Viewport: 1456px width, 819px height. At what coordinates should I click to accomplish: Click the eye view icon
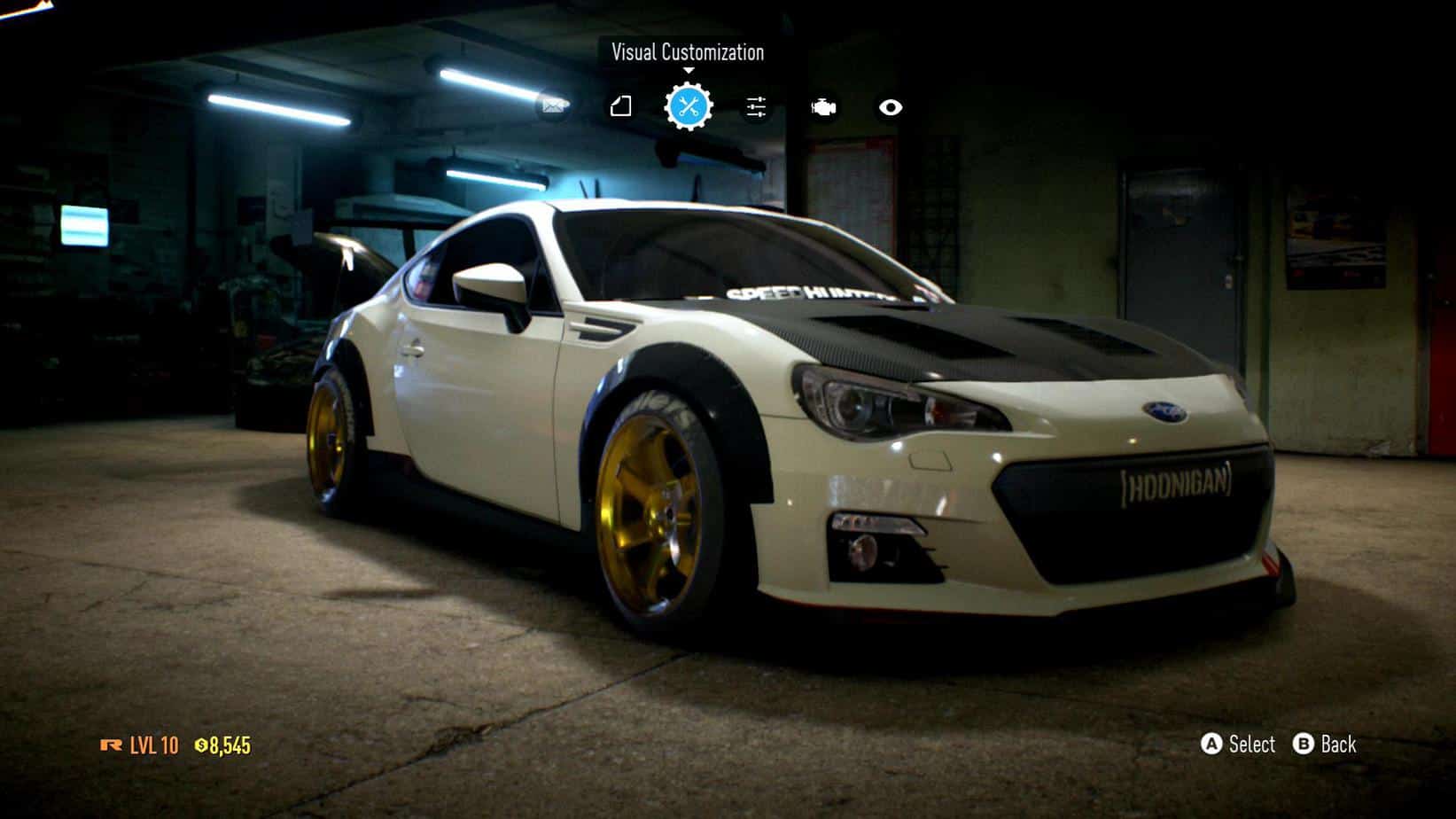tap(891, 107)
